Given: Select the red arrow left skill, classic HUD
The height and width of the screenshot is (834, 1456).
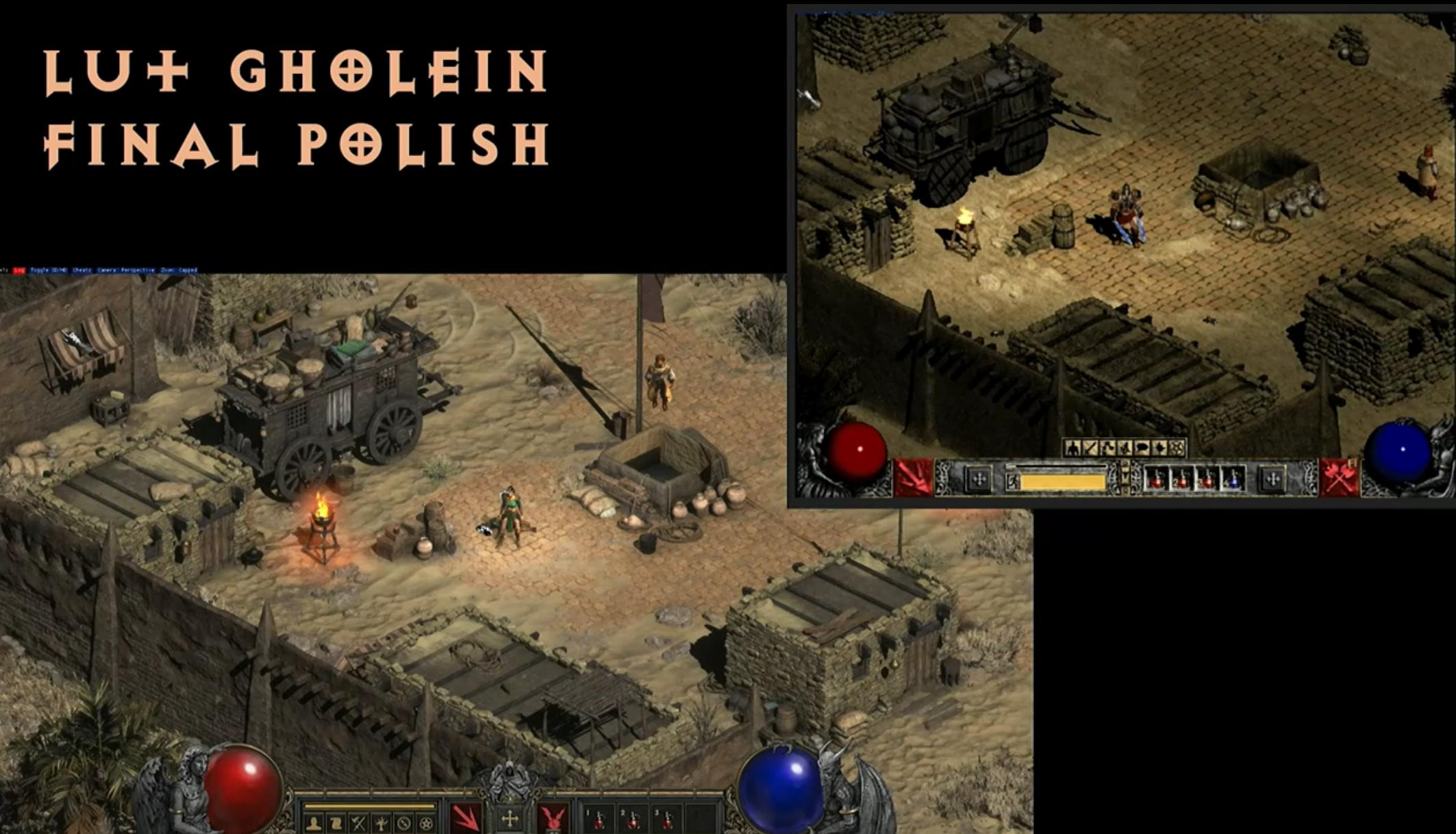Looking at the screenshot, I should 914,478.
